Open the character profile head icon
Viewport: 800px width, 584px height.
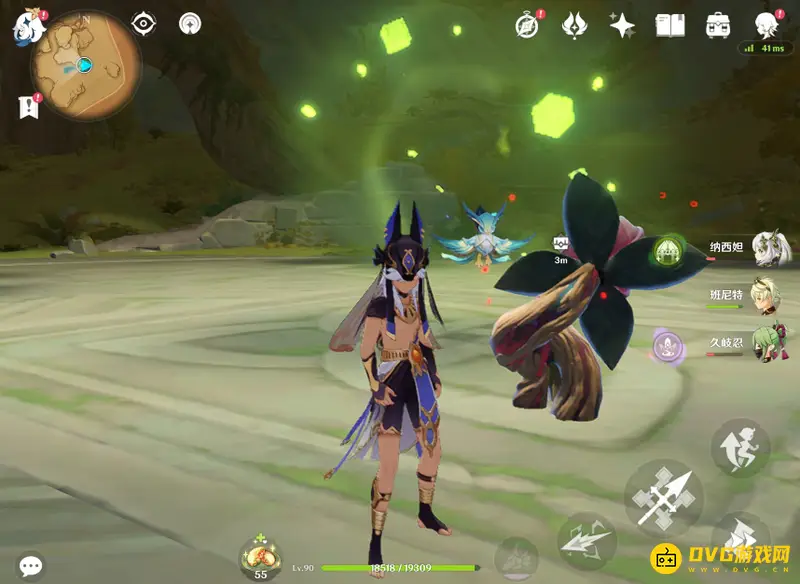pyautogui.click(x=766, y=25)
